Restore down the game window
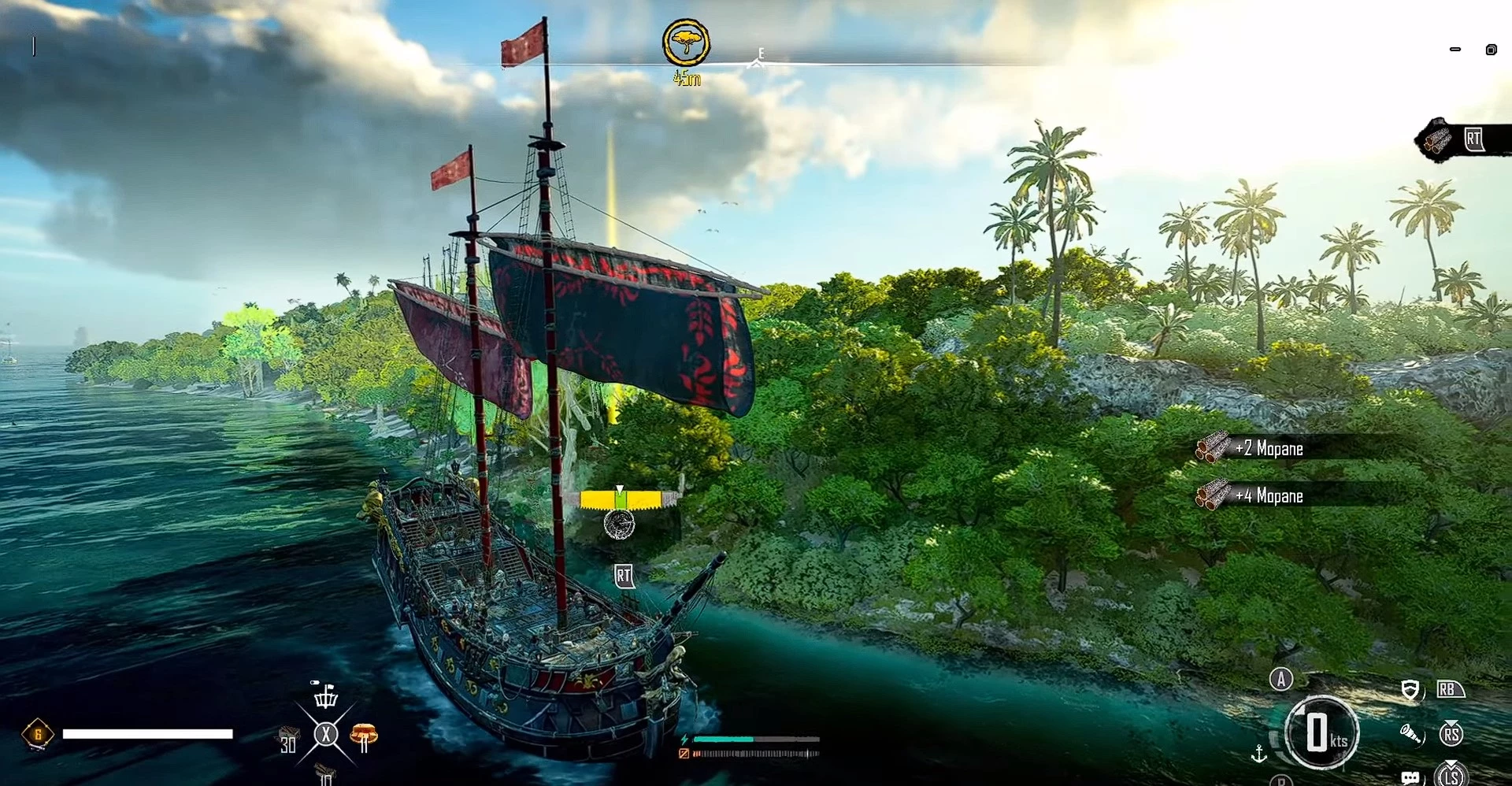1512x786 pixels. pyautogui.click(x=1491, y=50)
